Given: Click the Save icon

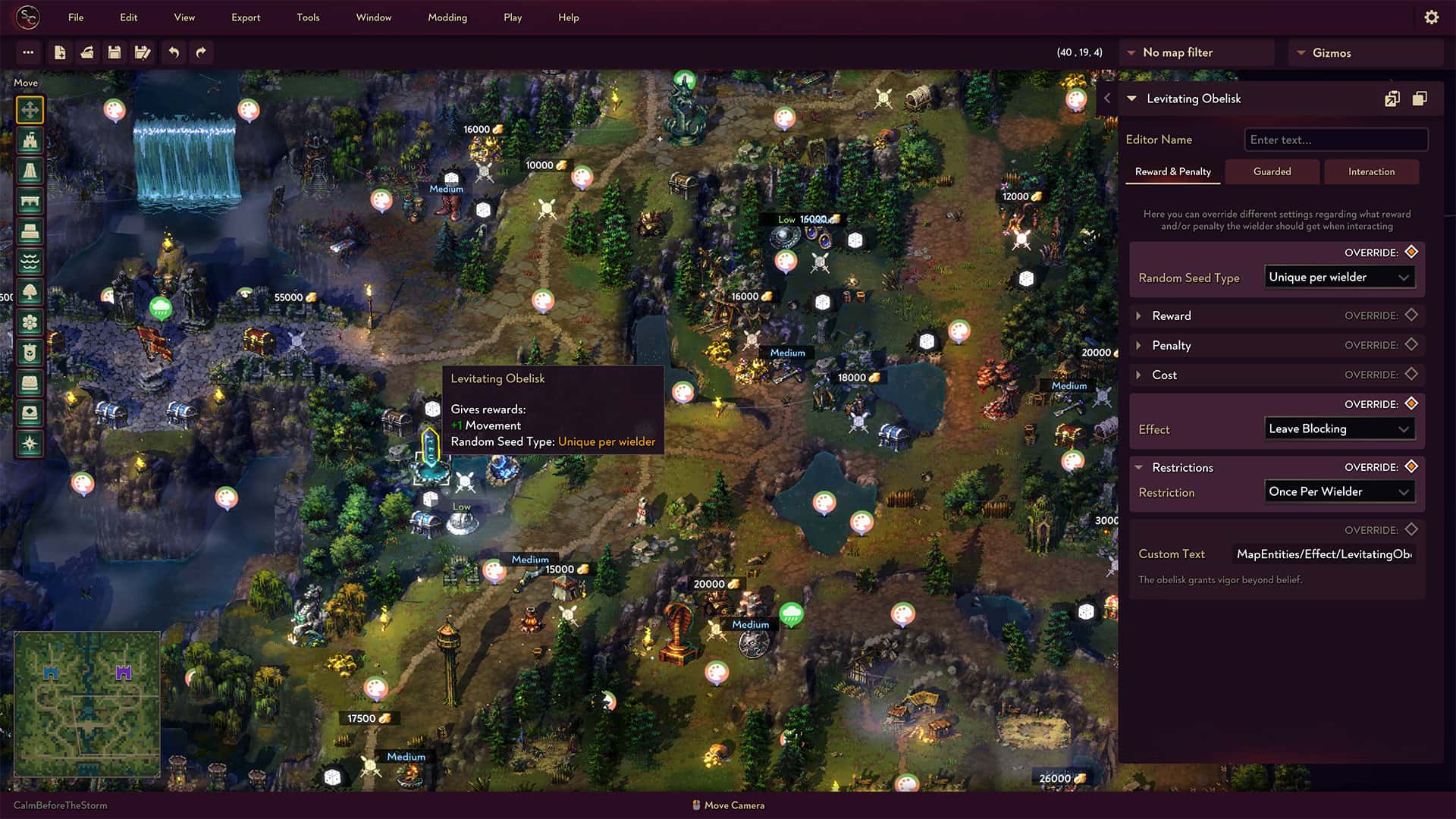Looking at the screenshot, I should [x=115, y=52].
